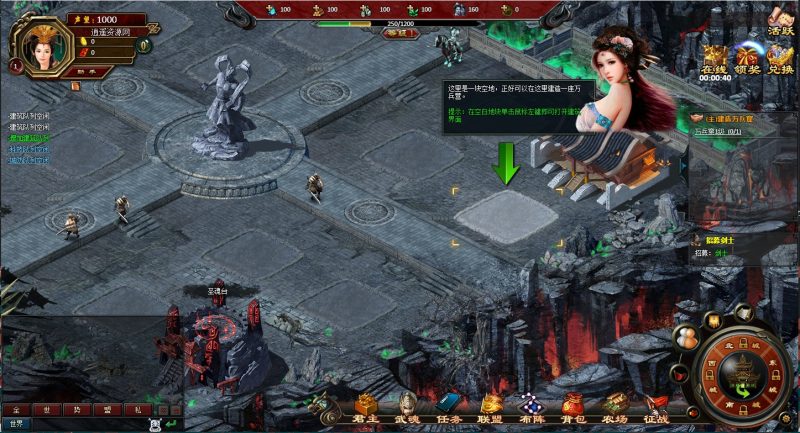This screenshot has width=800, height=433.
Task: Open the 农场 (Farm) menu
Action: coord(614,408)
